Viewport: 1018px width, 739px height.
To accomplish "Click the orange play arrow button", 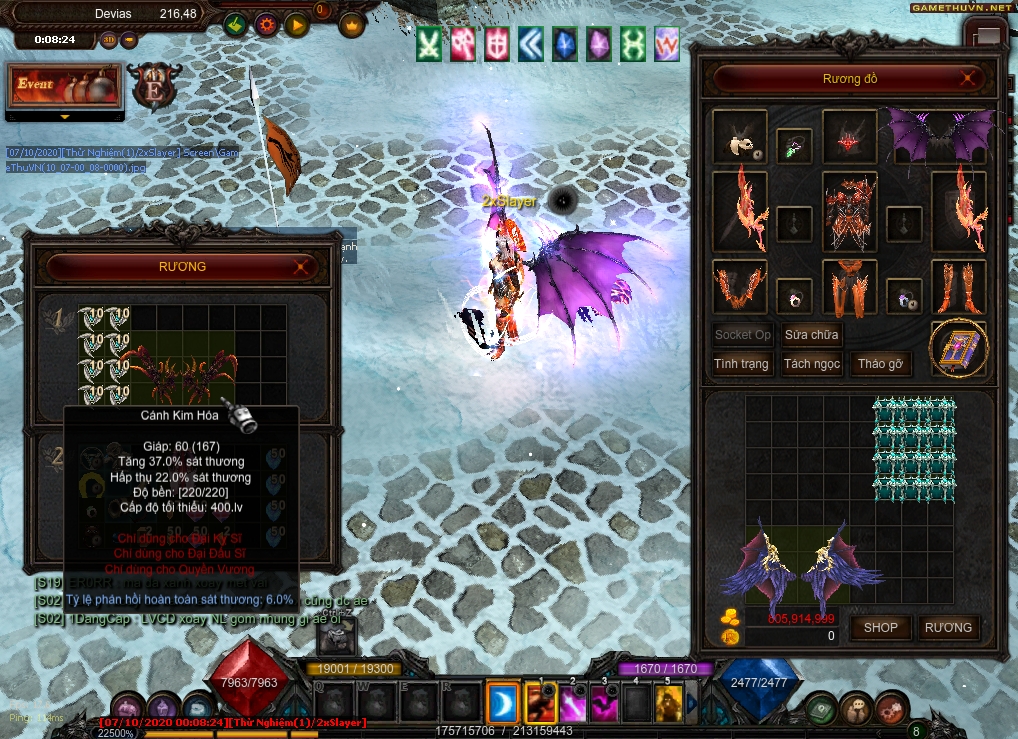I will pos(296,25).
